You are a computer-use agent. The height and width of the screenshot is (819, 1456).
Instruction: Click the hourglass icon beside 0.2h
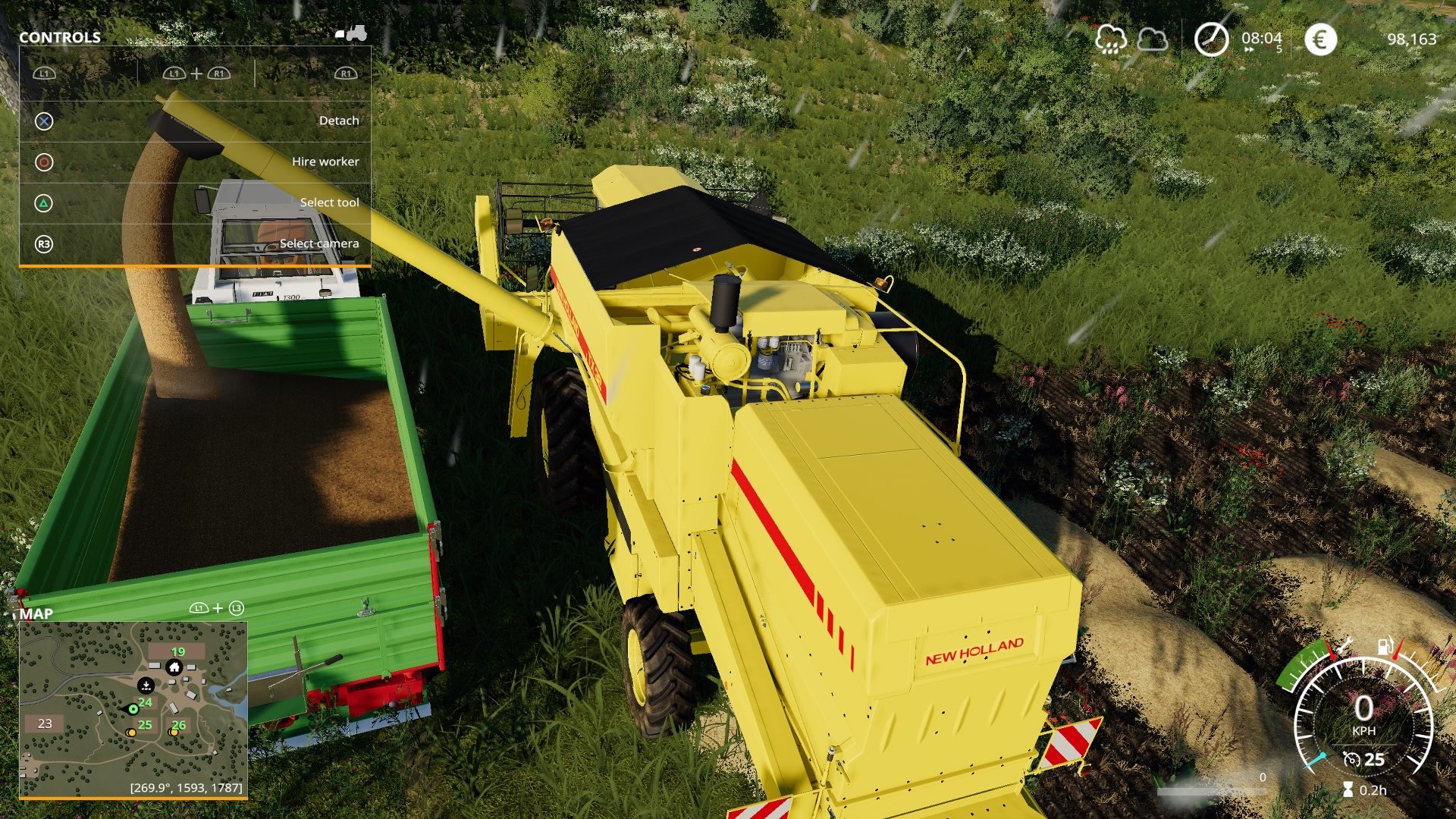point(1348,789)
